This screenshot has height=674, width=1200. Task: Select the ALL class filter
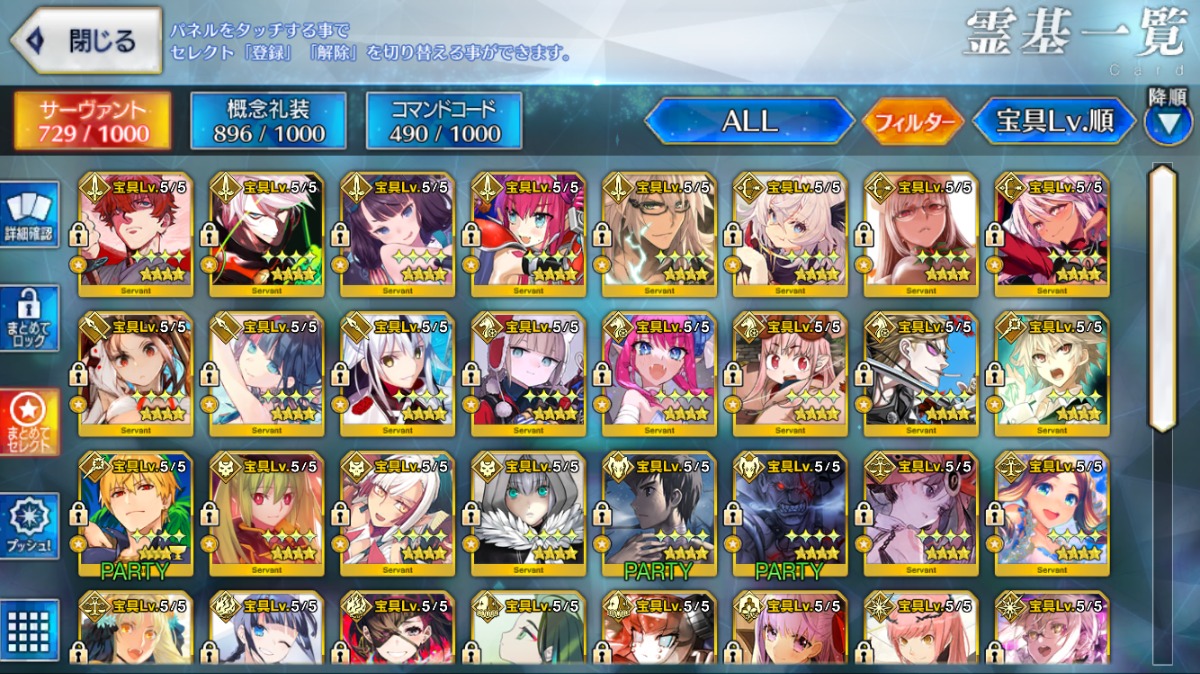coord(750,121)
